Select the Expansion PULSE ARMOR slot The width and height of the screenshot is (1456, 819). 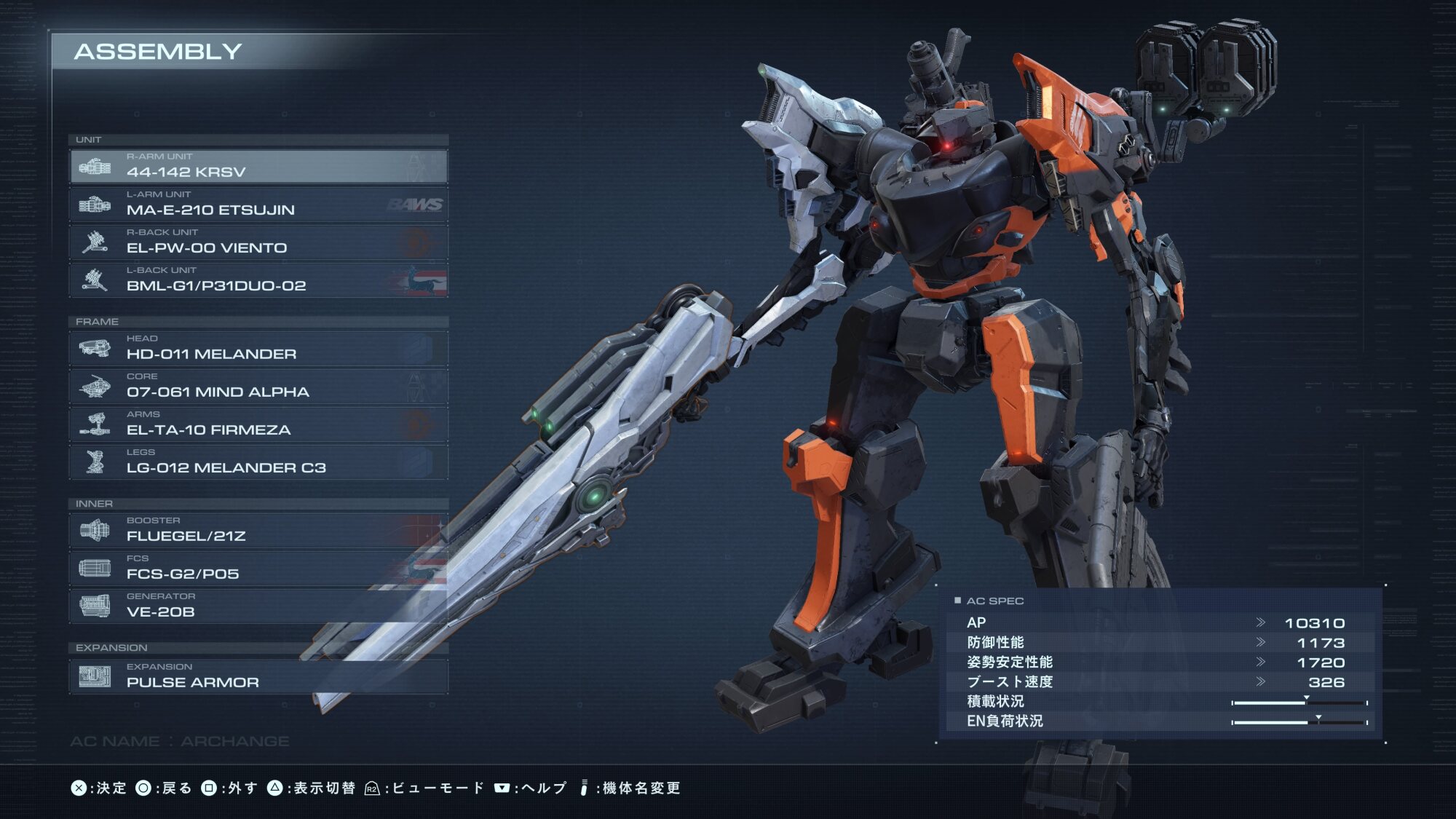coord(258,676)
